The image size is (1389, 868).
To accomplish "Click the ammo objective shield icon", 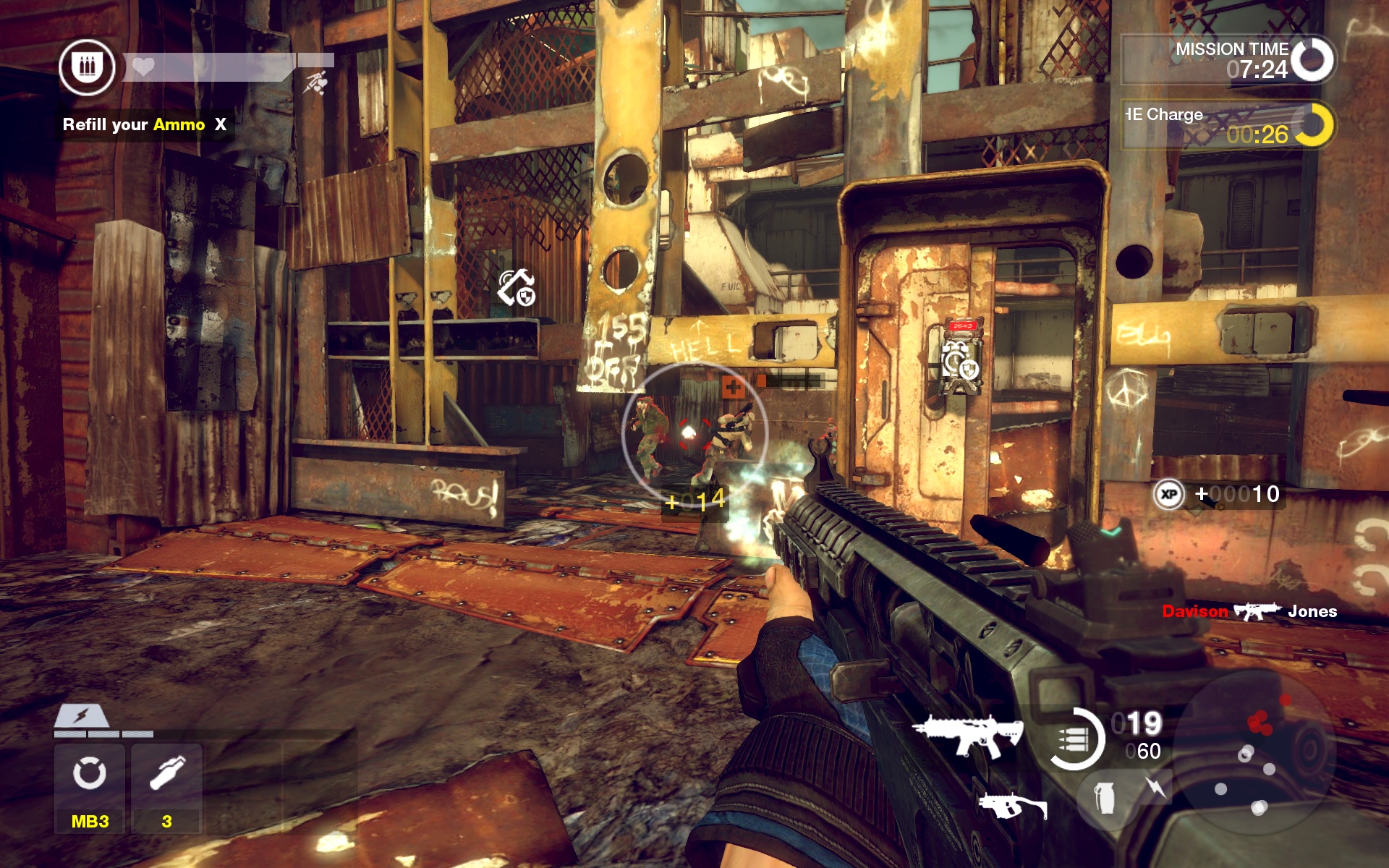I will click(x=88, y=68).
